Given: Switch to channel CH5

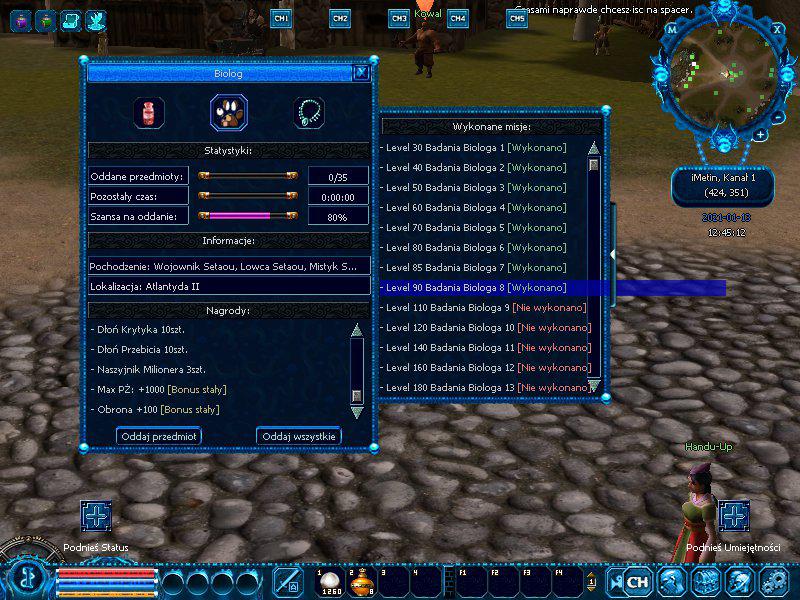Looking at the screenshot, I should (x=517, y=18).
